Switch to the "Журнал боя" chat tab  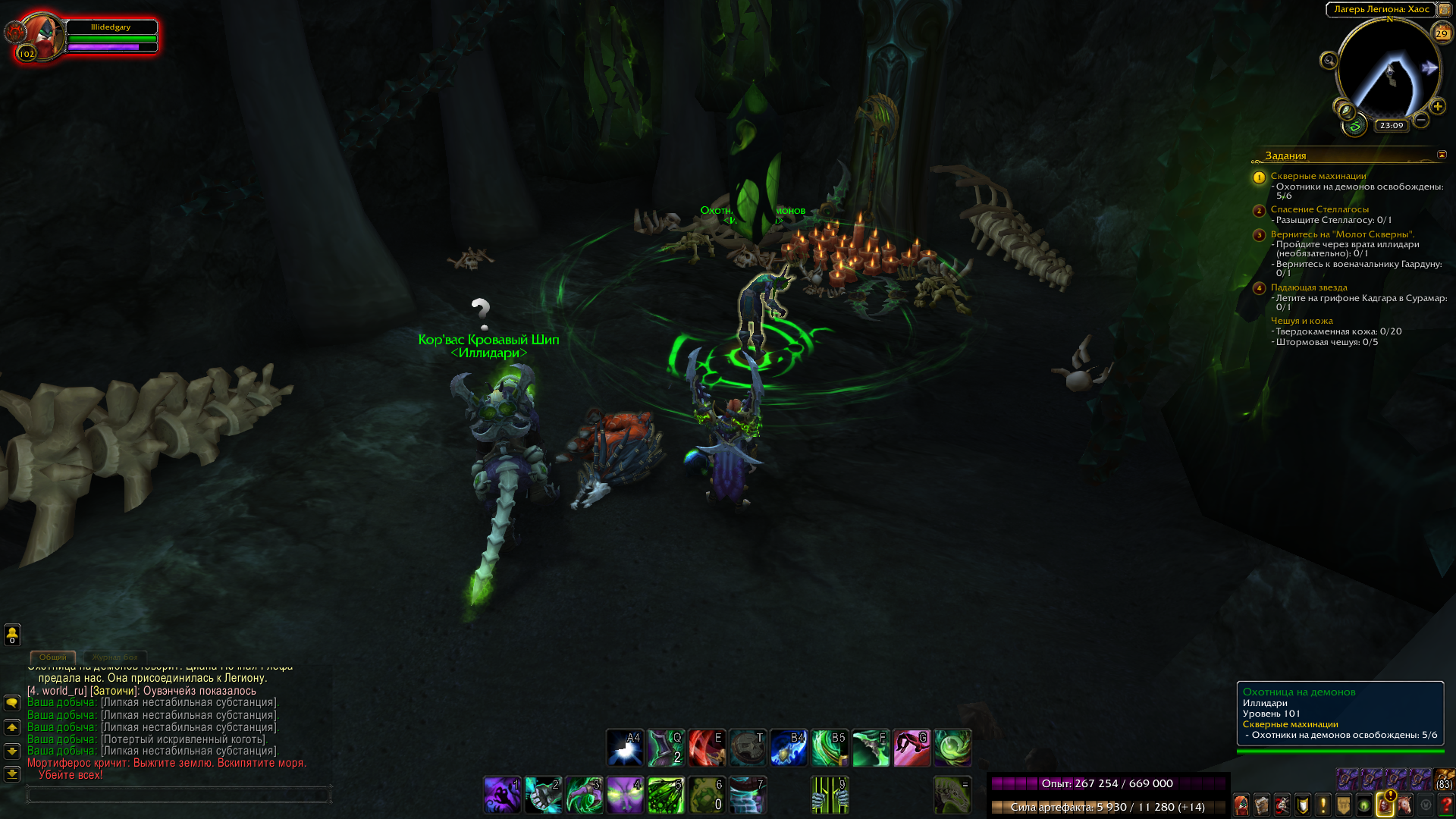pyautogui.click(x=115, y=657)
